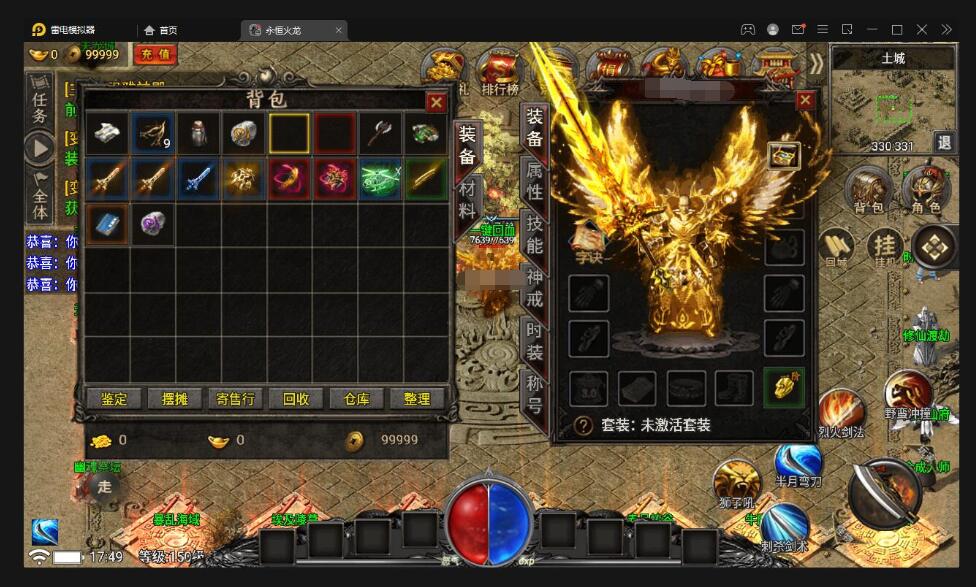Screen dimensions: 976x587
Task: Activate the 烈火剑法 skill
Action: tap(841, 414)
